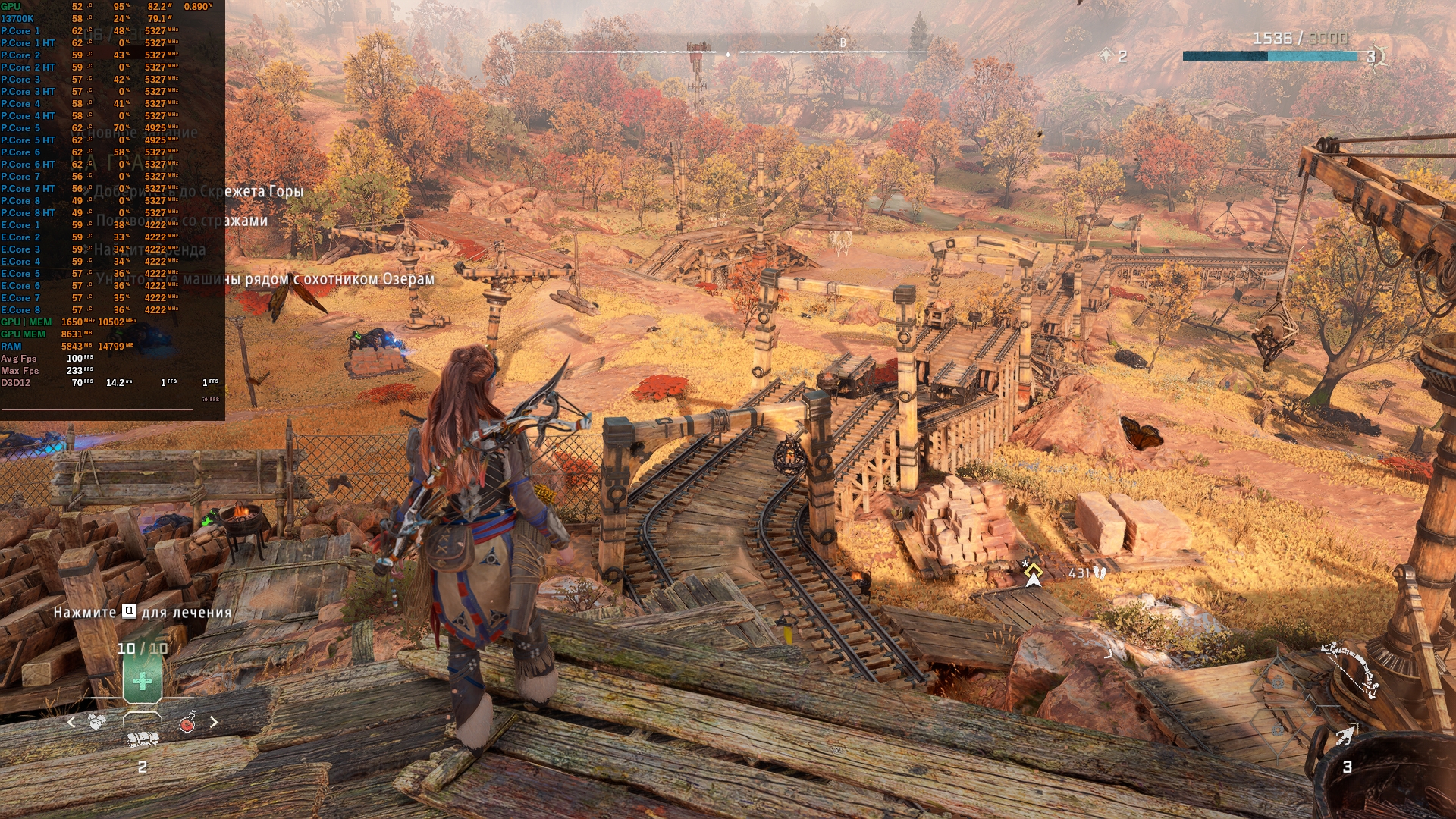Viewport: 1456px width, 819px height.
Task: Select the rocks tool icon
Action: (96, 722)
